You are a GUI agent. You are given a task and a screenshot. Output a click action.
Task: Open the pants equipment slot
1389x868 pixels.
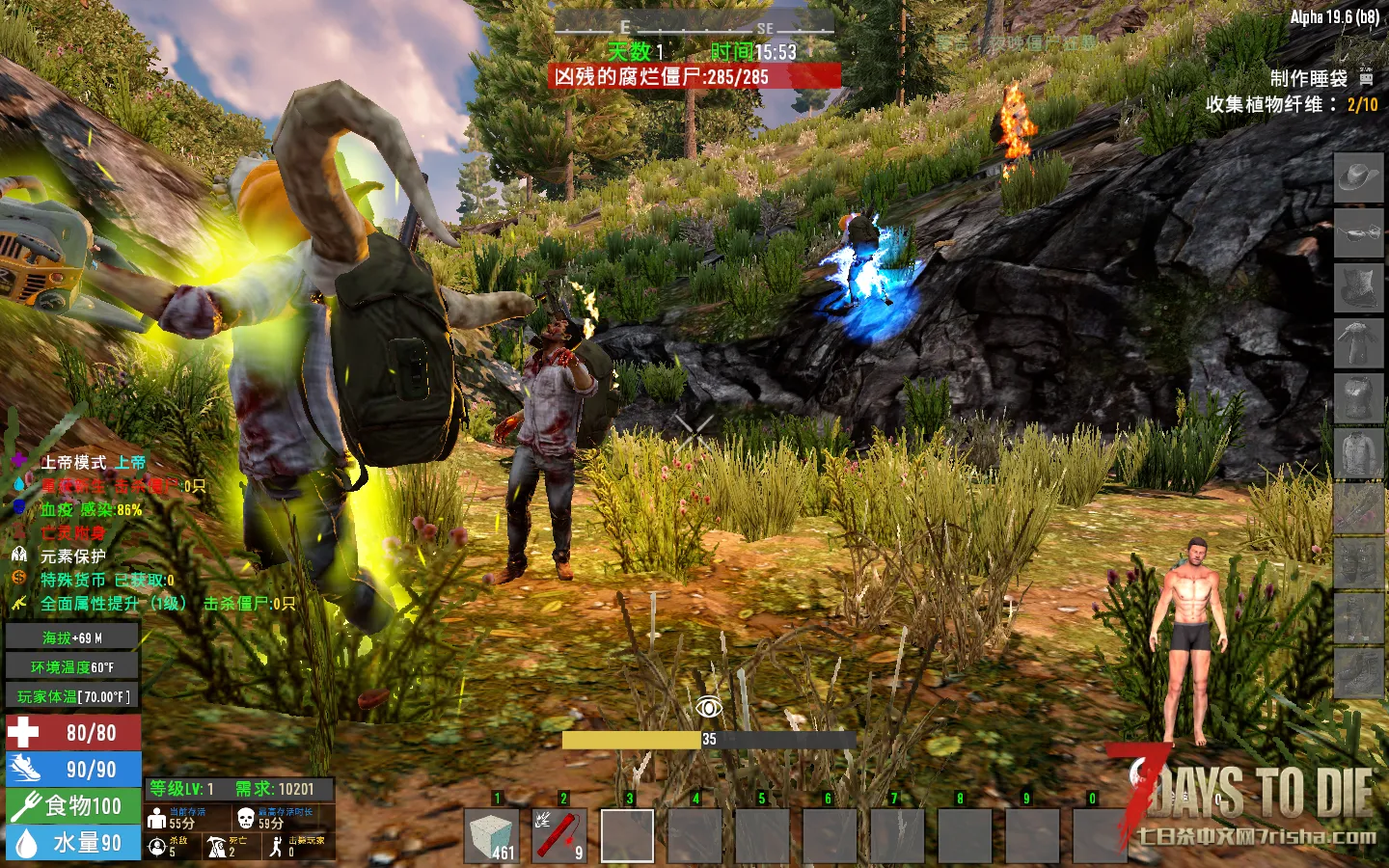[x=1358, y=617]
